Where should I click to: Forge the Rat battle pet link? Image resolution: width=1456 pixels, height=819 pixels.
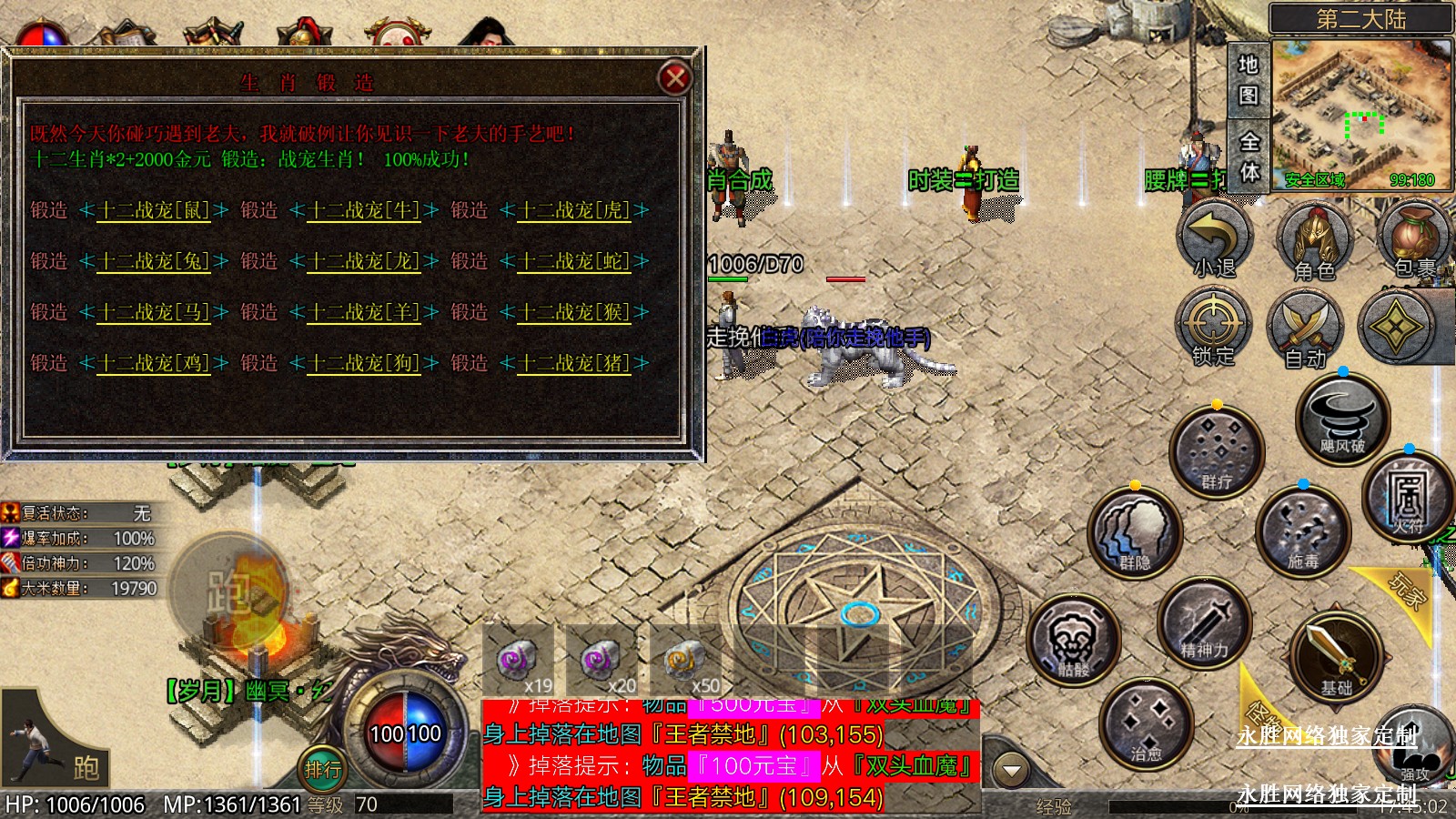tap(154, 210)
